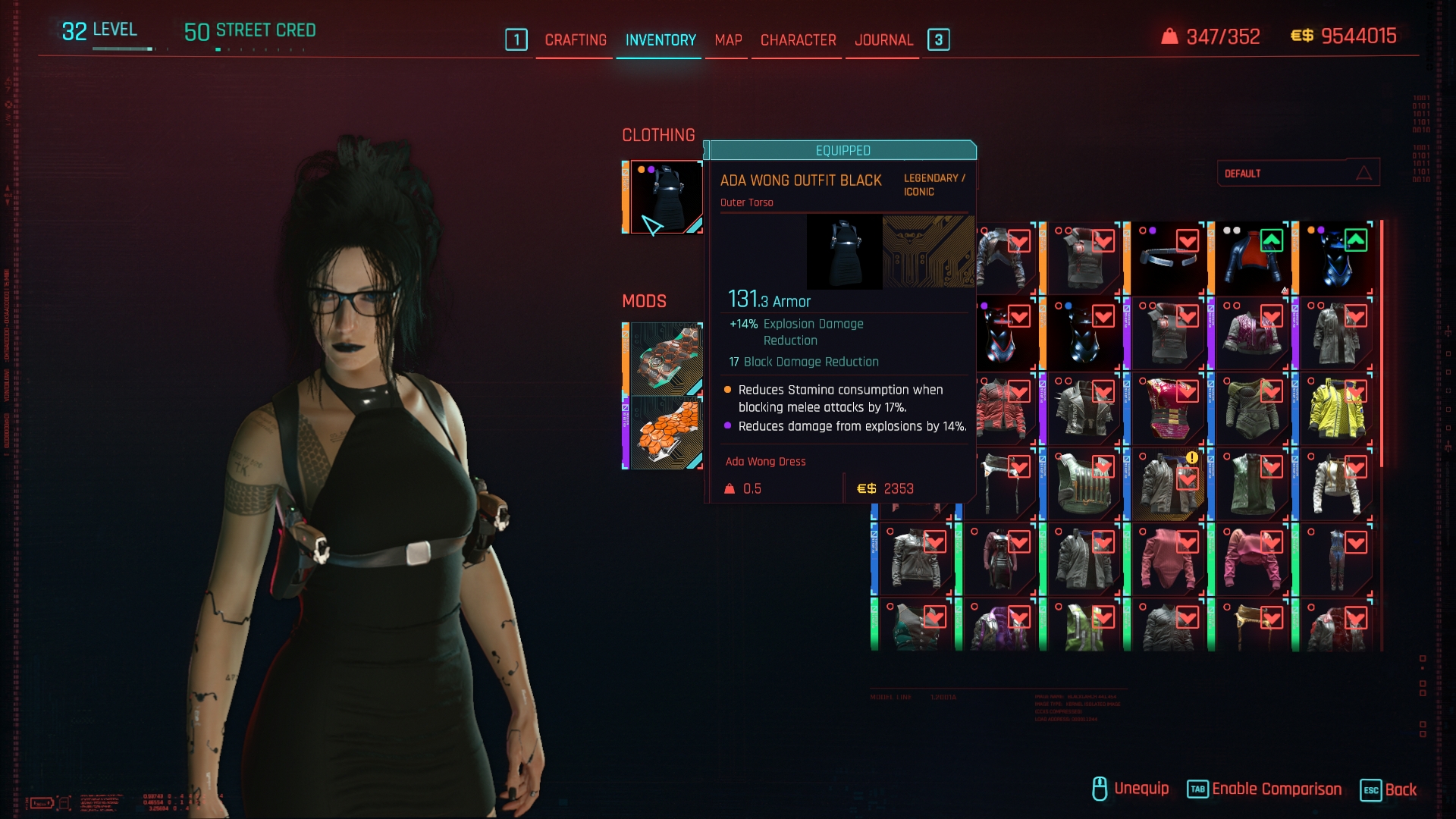The image size is (1456, 819).
Task: Choose the bright orange hexagon mod slot
Action: [664, 432]
